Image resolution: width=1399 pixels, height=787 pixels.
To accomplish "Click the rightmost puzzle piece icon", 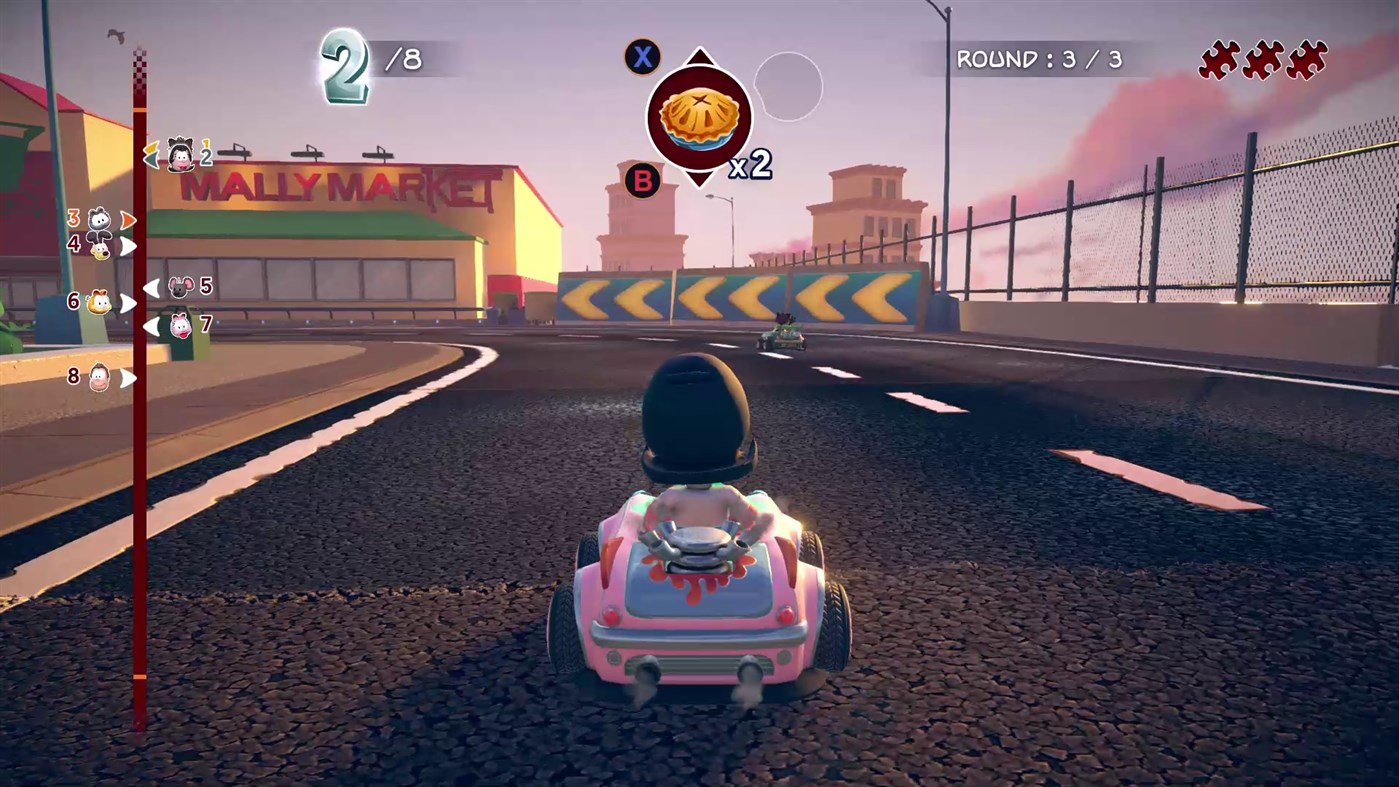I will tap(1308, 60).
